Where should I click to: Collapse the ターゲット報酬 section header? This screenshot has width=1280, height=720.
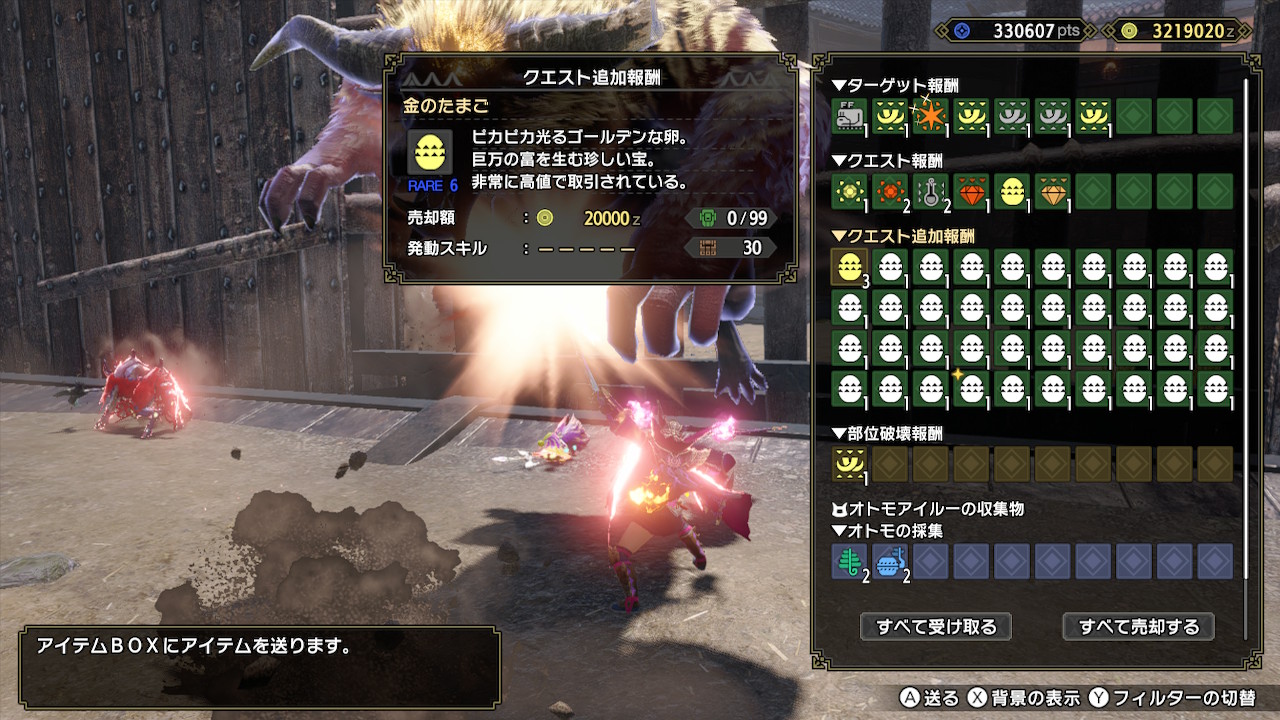click(895, 86)
